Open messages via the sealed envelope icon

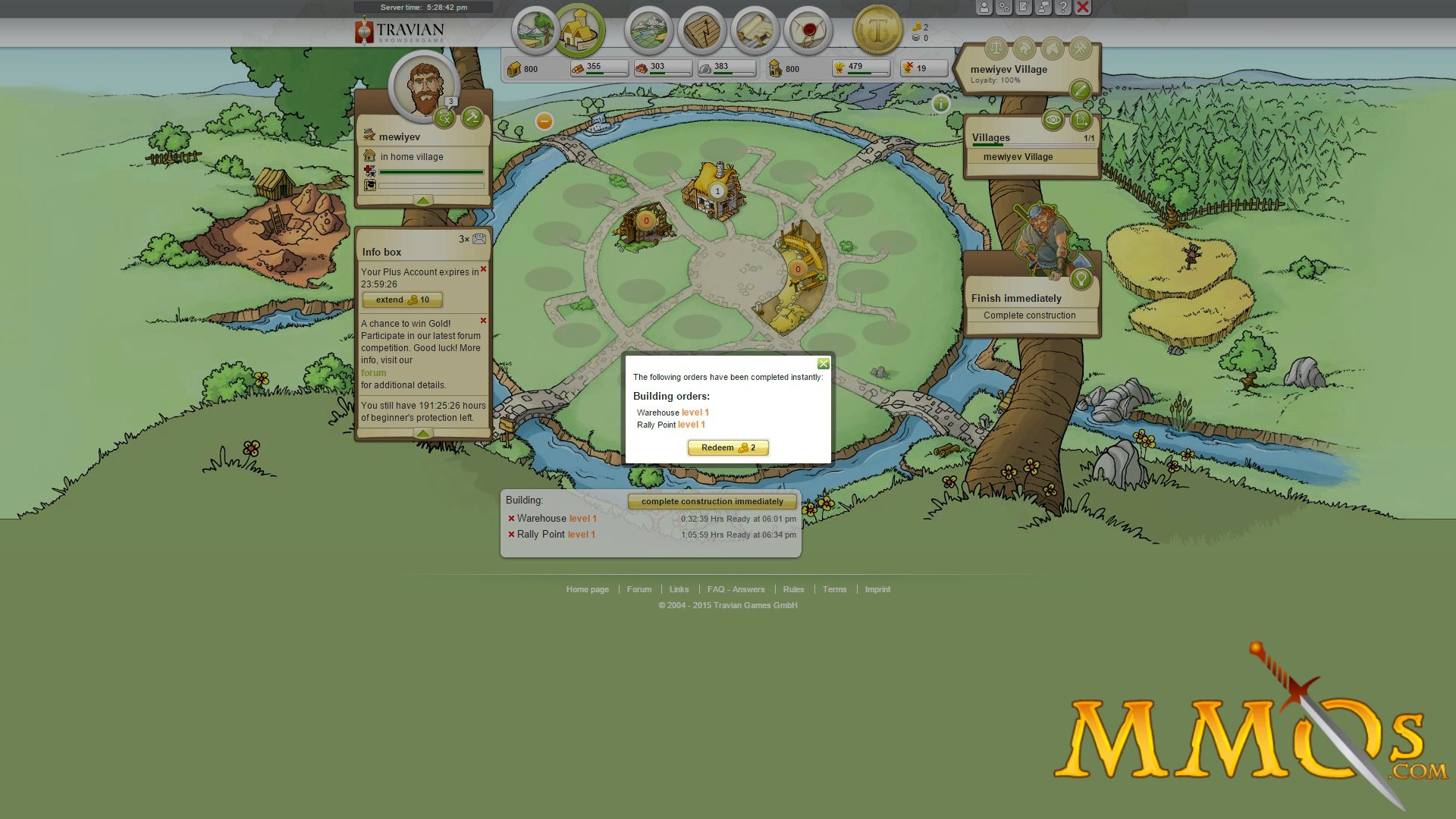click(806, 30)
